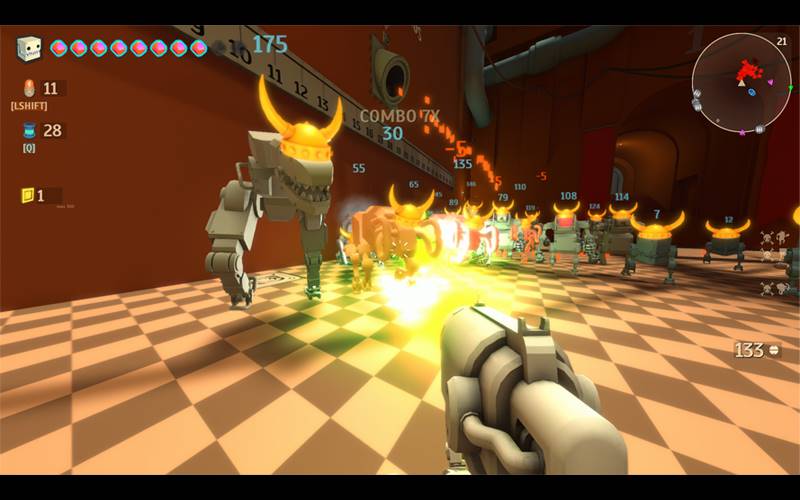Select the grenade item icon
Viewport: 800px width, 500px height.
(28, 88)
